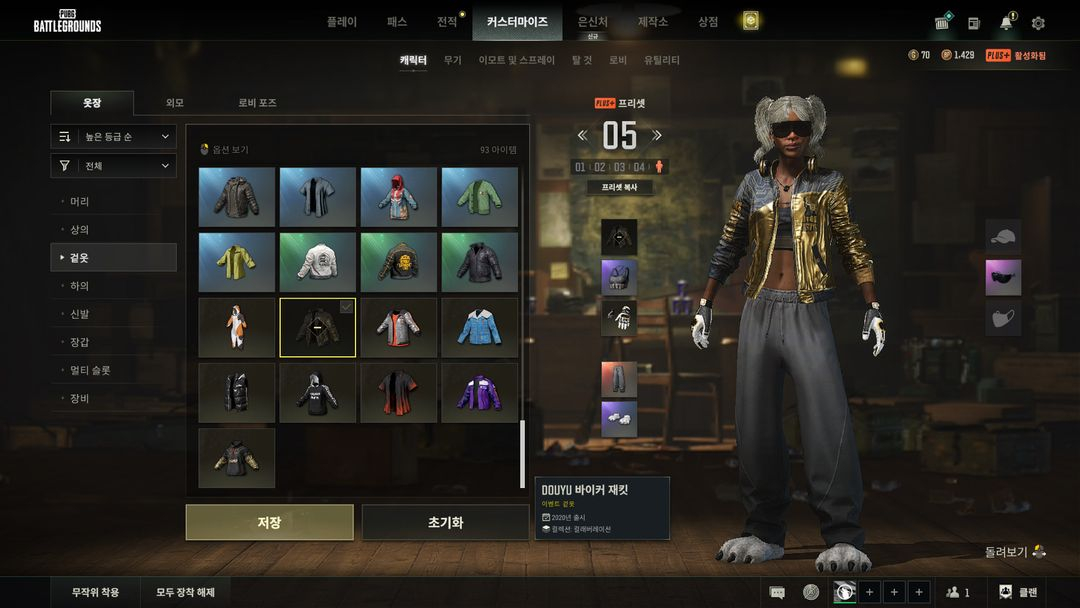This screenshot has width=1080, height=608.
Task: Pick the yellow raincoat jacket thumbnail
Action: click(236, 262)
